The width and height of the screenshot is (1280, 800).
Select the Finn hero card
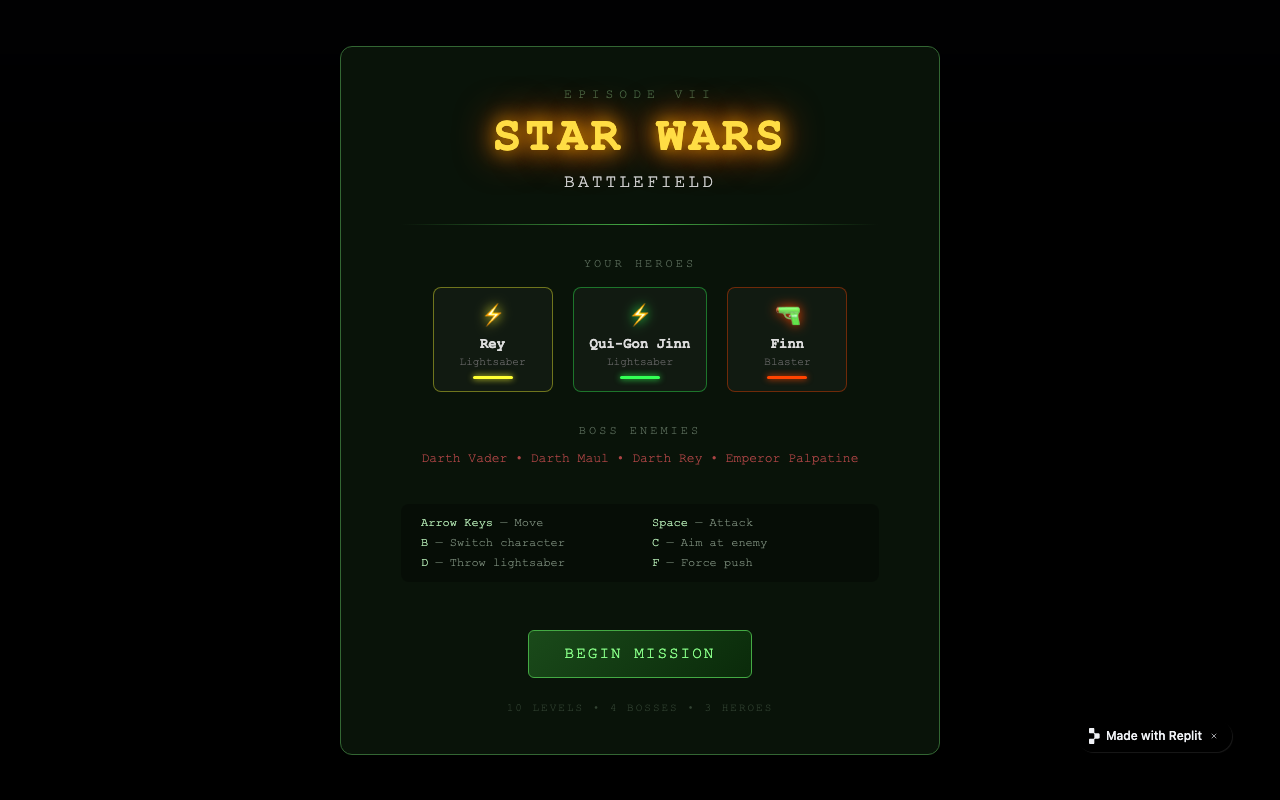pyautogui.click(x=787, y=339)
